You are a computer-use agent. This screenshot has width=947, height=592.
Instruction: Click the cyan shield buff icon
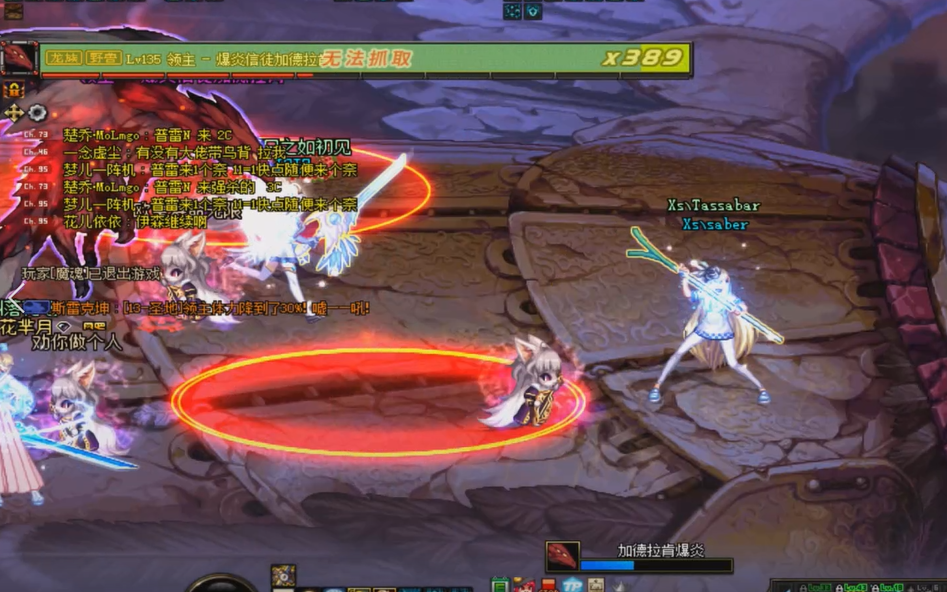(534, 11)
